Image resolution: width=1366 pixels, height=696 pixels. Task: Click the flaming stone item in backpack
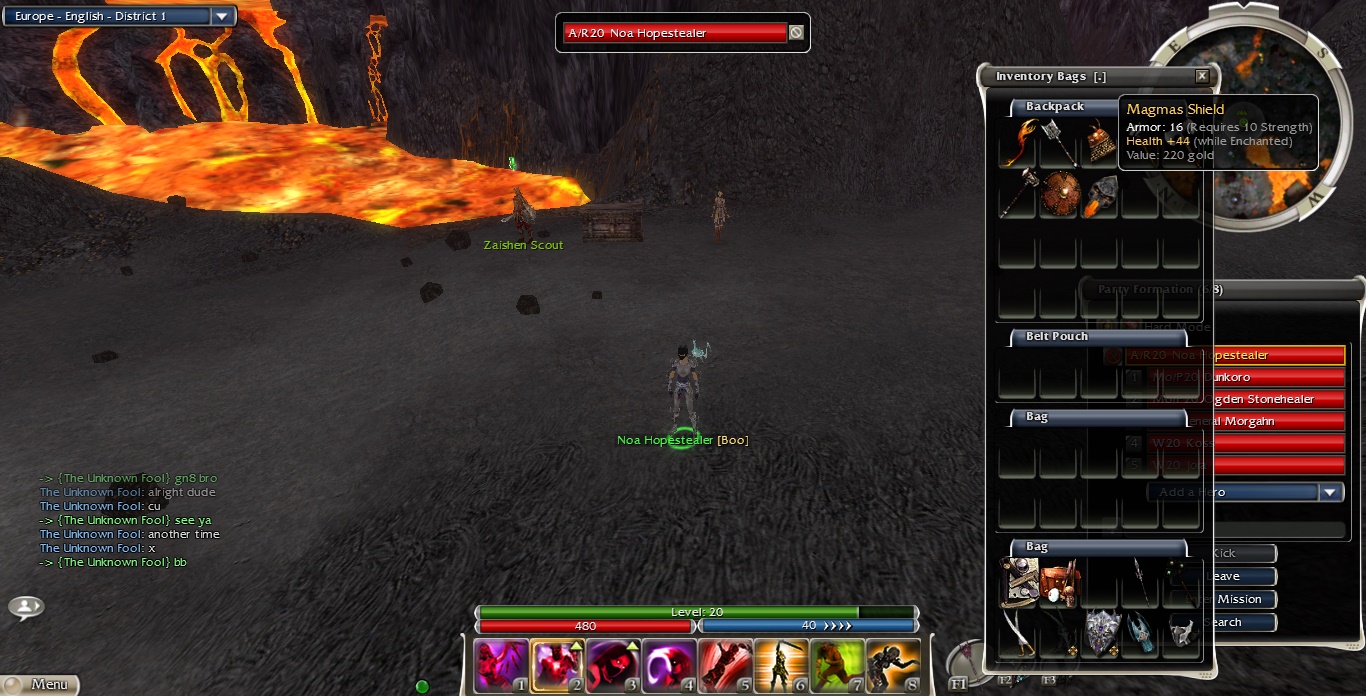tap(1100, 193)
